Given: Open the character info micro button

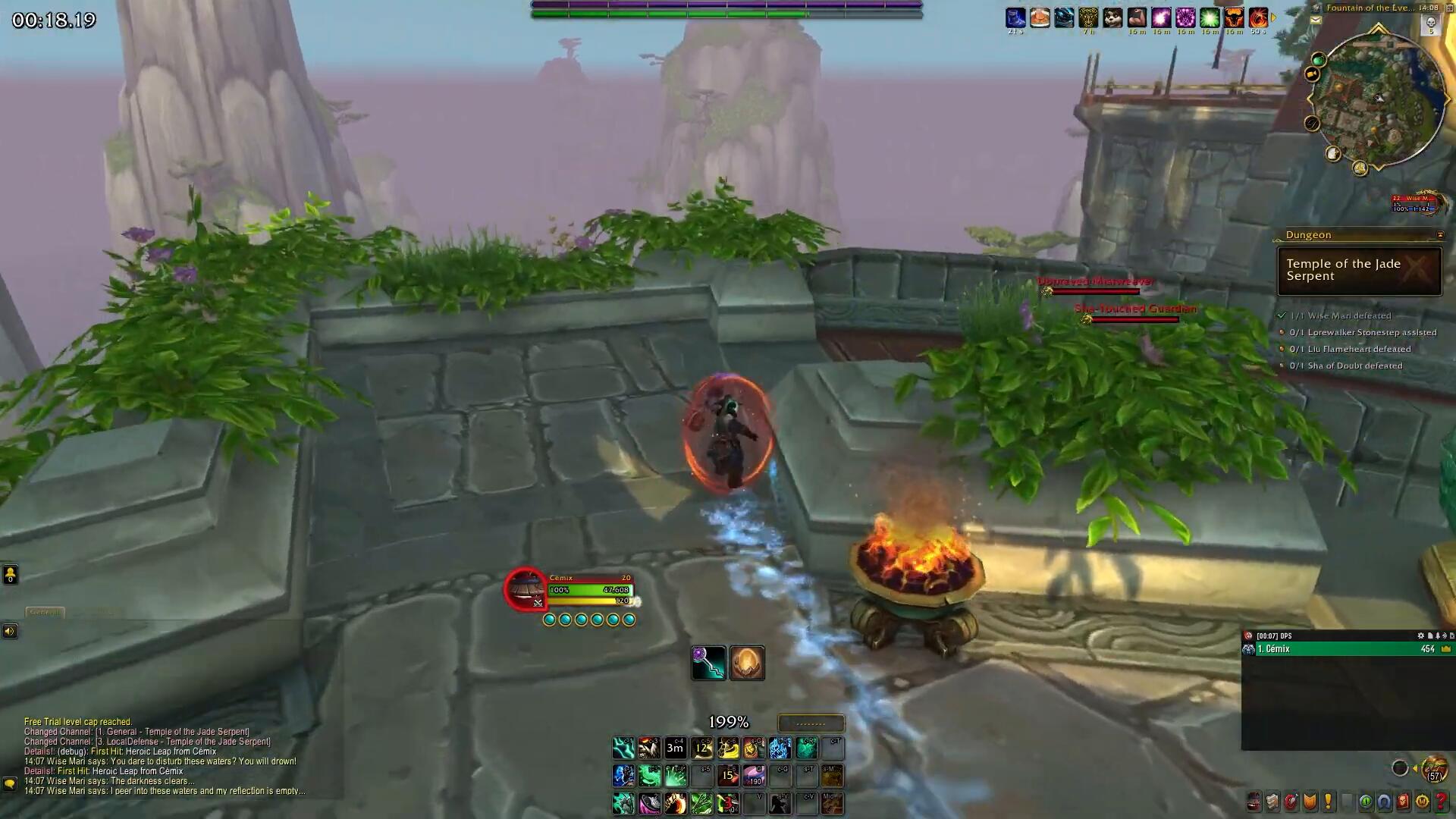Looking at the screenshot, I should tap(1254, 802).
